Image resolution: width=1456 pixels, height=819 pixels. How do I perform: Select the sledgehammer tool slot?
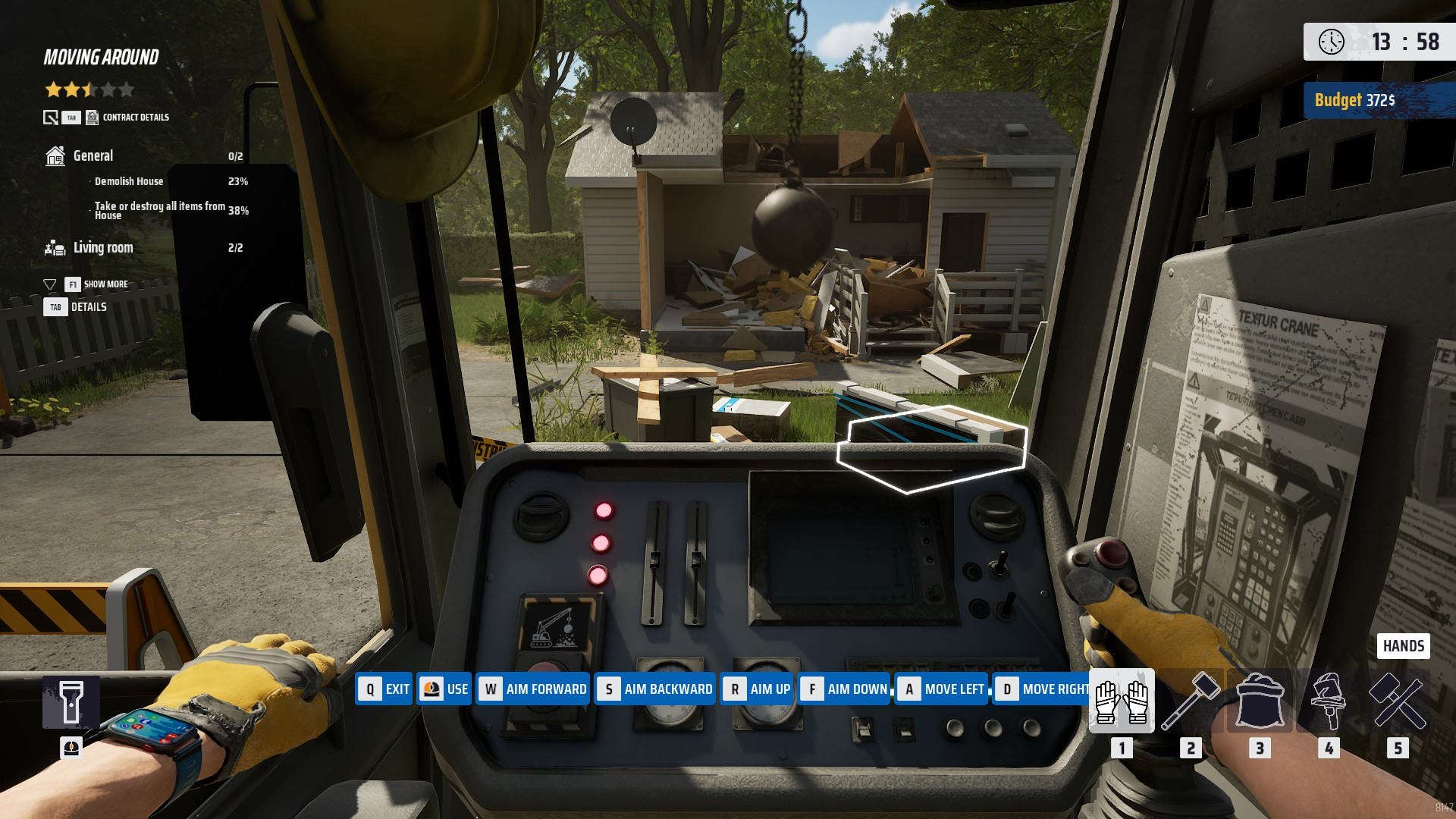(x=1191, y=701)
